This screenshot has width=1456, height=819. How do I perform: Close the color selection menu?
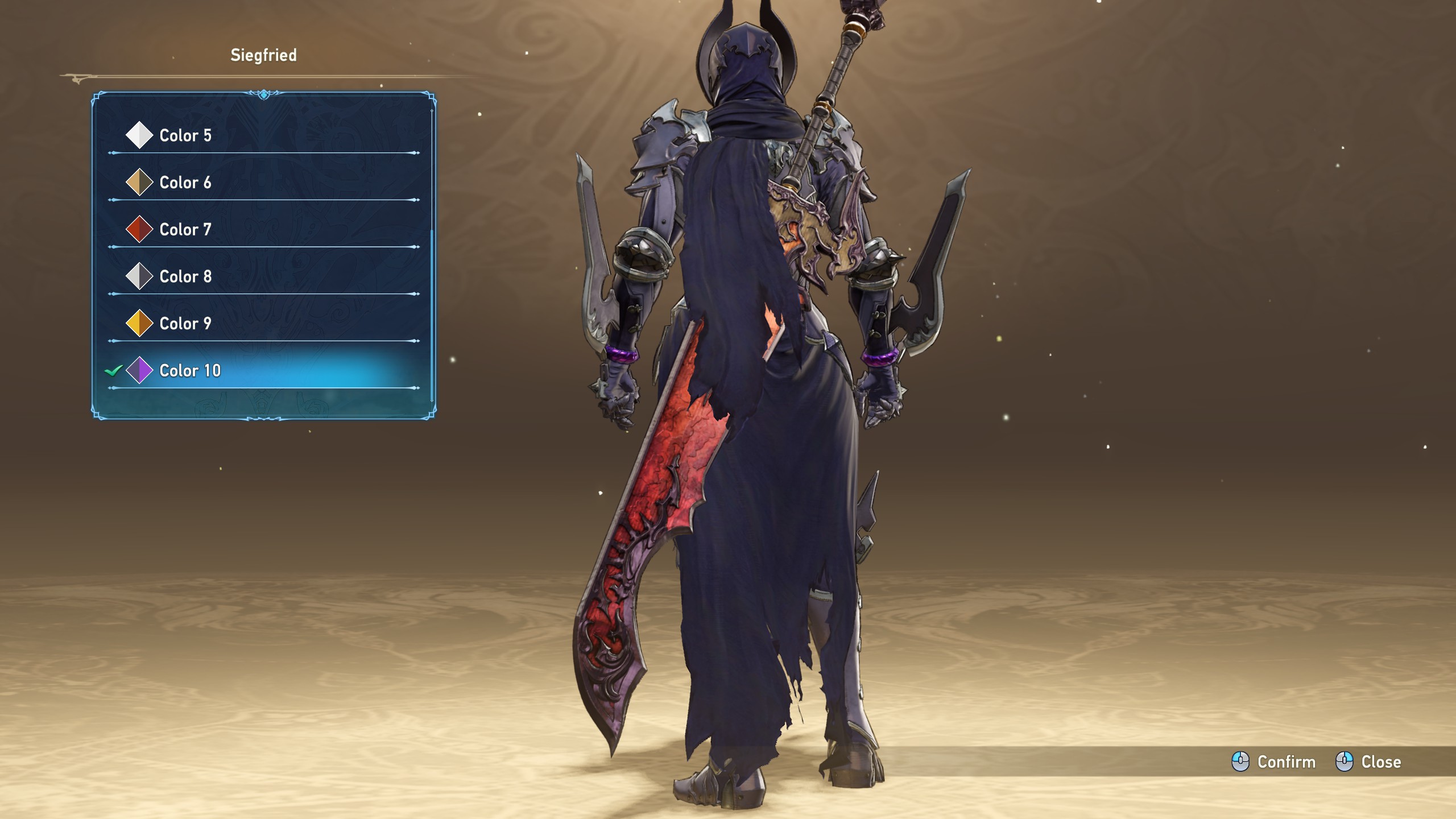pyautogui.click(x=1368, y=762)
